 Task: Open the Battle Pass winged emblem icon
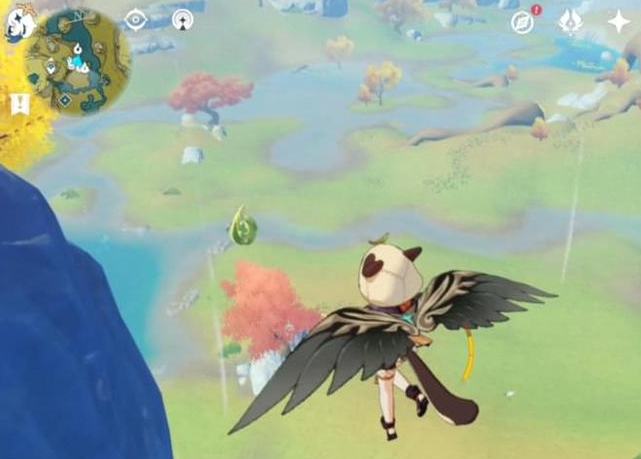click(571, 22)
